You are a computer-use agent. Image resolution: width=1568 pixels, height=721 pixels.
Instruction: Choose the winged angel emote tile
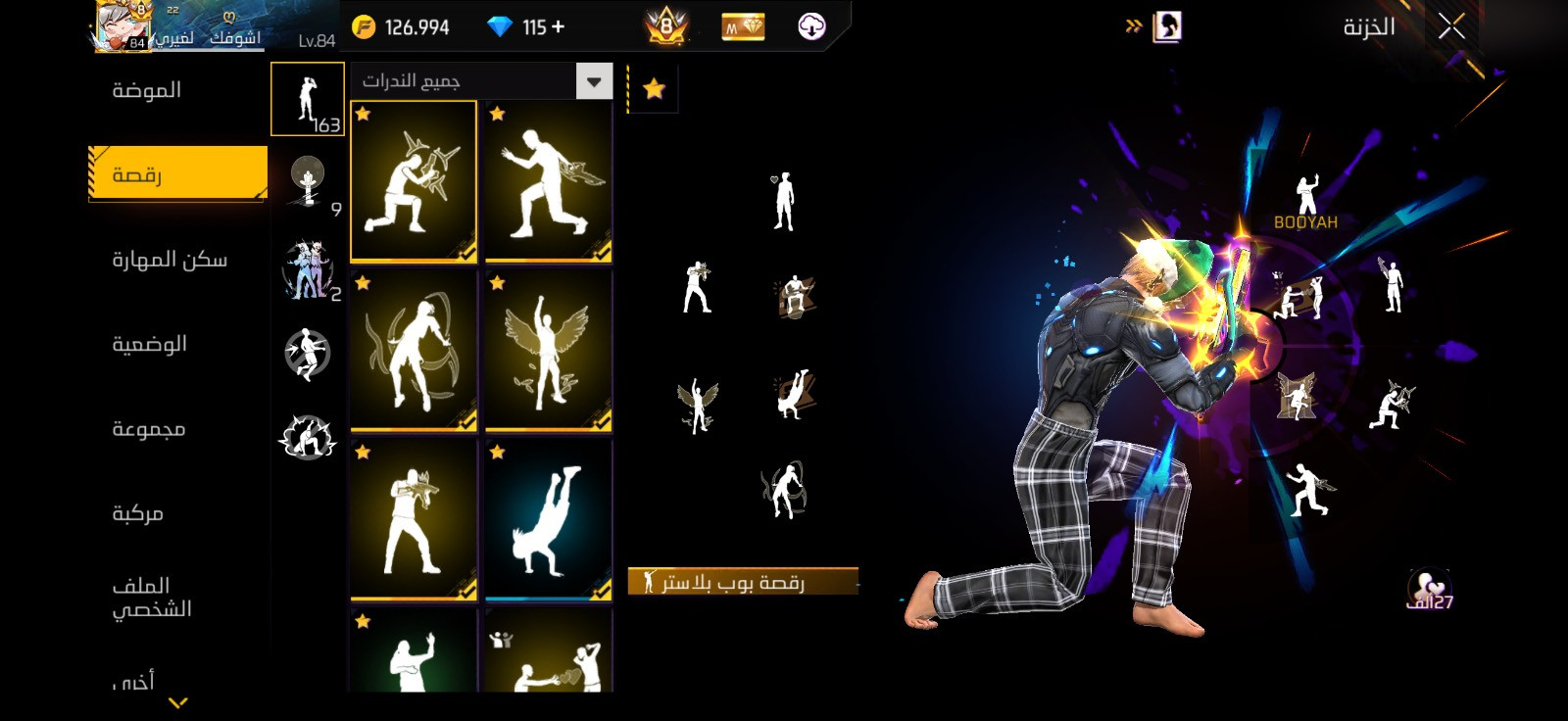[548, 351]
